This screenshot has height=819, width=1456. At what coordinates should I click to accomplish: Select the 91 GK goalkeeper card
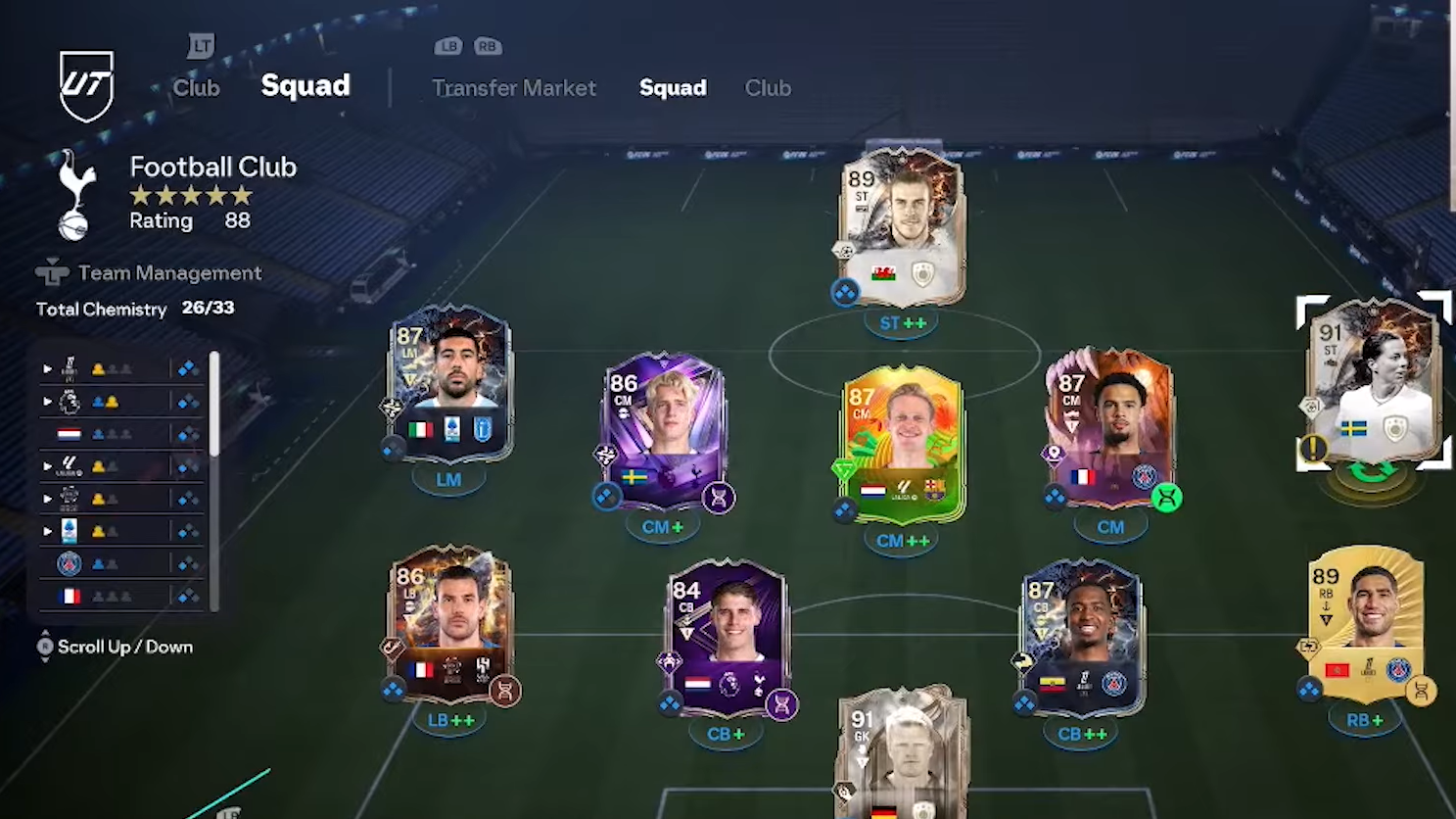(x=902, y=752)
